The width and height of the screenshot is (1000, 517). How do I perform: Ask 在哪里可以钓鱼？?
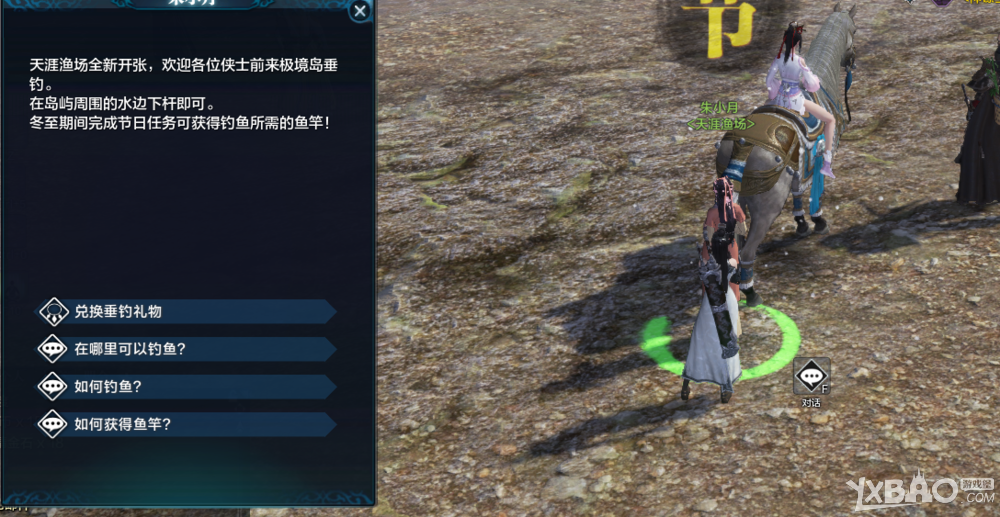coord(185,349)
